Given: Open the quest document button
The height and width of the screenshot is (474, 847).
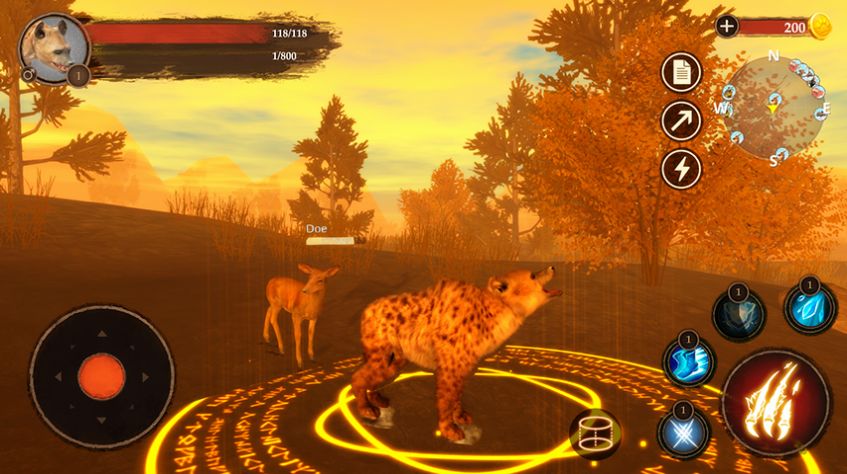Looking at the screenshot, I should pyautogui.click(x=681, y=72).
